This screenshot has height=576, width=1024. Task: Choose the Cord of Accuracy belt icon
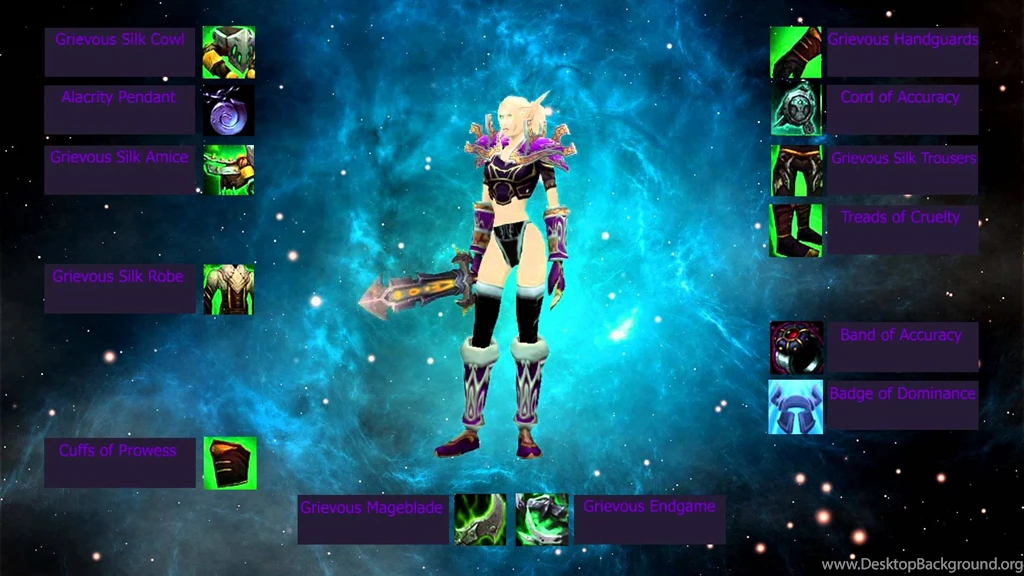[796, 110]
